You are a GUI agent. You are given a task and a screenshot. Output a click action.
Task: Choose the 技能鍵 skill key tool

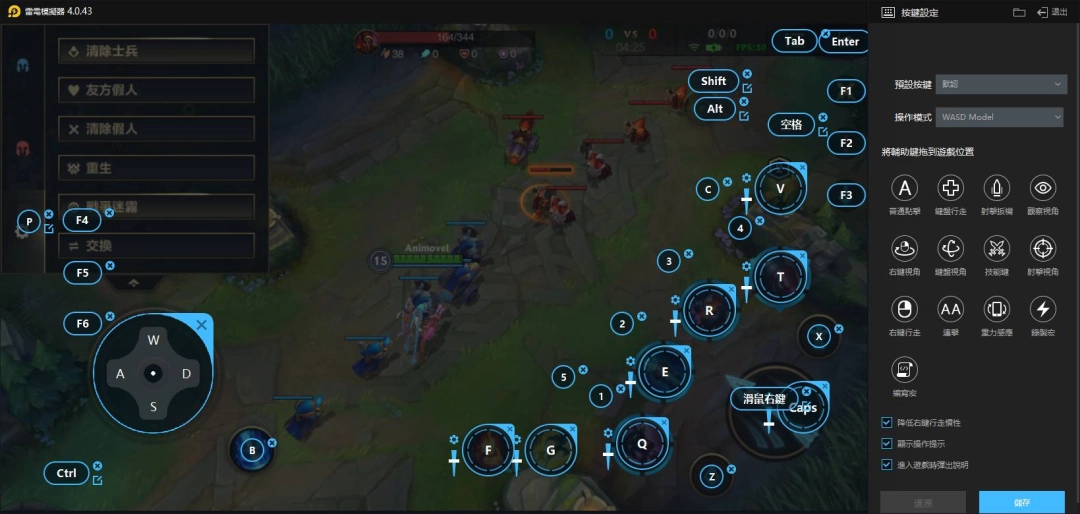tap(997, 248)
